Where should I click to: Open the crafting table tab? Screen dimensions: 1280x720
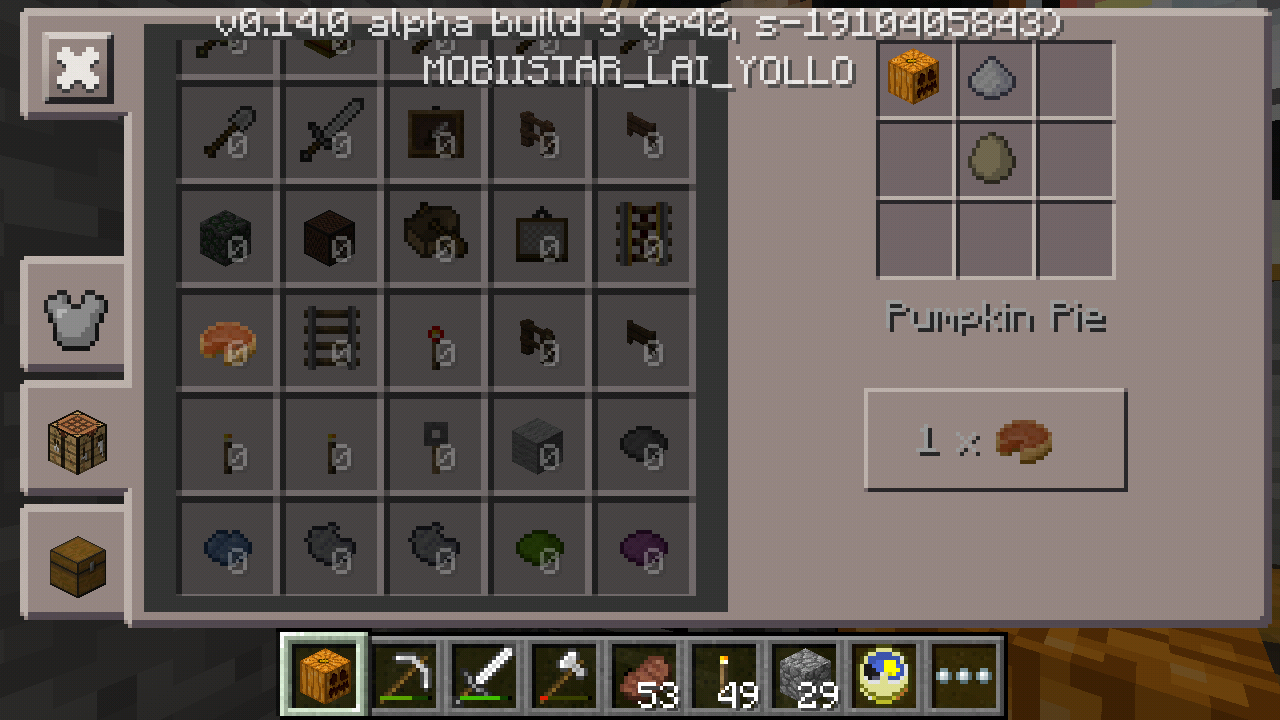(77, 440)
